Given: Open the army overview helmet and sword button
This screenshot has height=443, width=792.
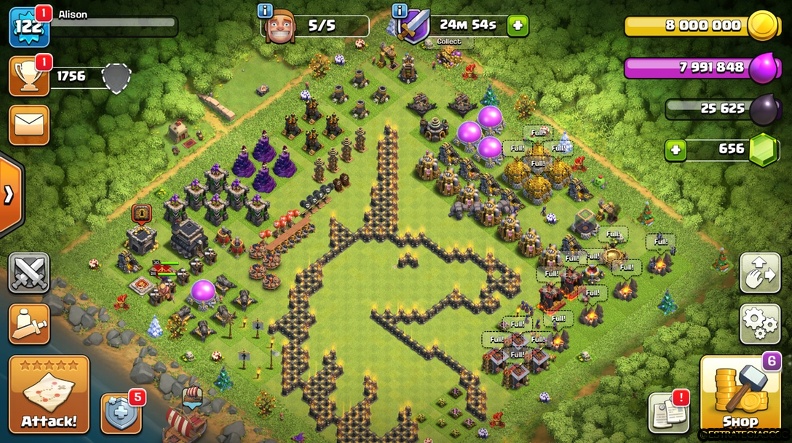Looking at the screenshot, I should pyautogui.click(x=29, y=323).
